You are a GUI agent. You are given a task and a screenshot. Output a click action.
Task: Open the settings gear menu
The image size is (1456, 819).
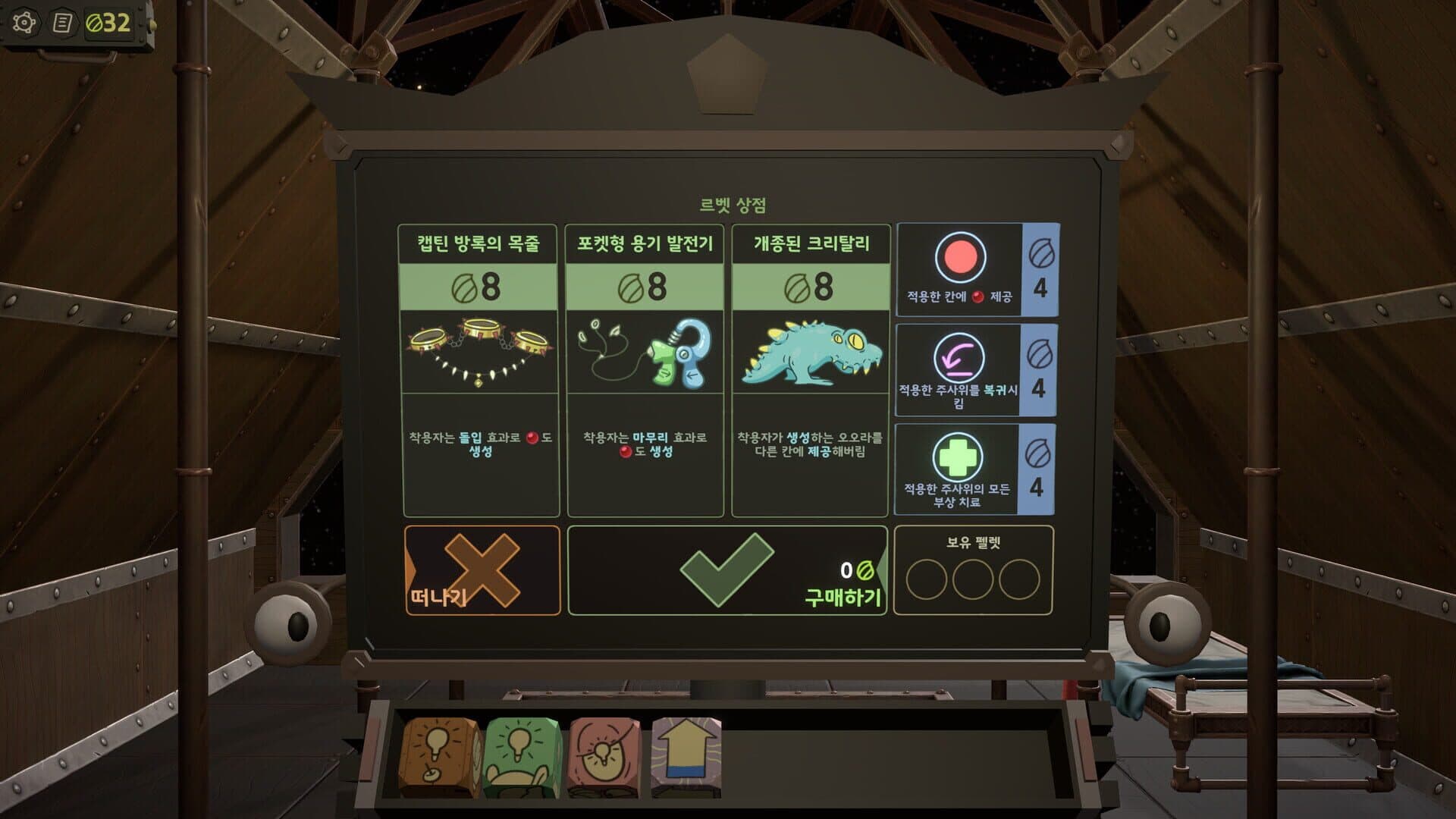24,23
